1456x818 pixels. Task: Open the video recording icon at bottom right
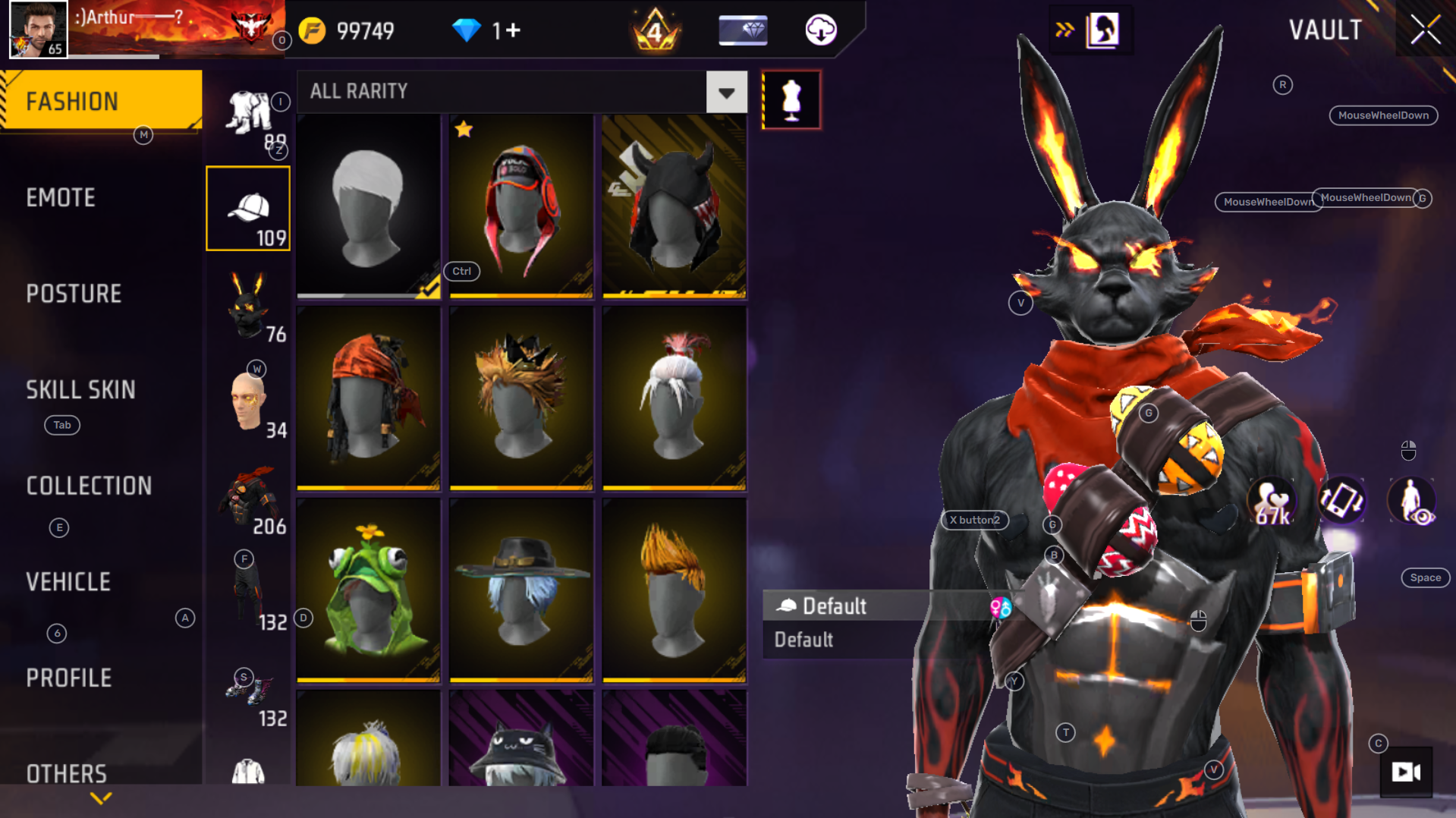click(x=1407, y=773)
